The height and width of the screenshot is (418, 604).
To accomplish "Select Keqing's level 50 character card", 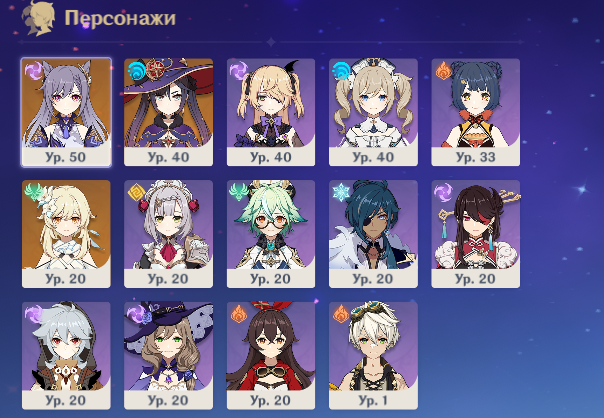I will point(66,111).
